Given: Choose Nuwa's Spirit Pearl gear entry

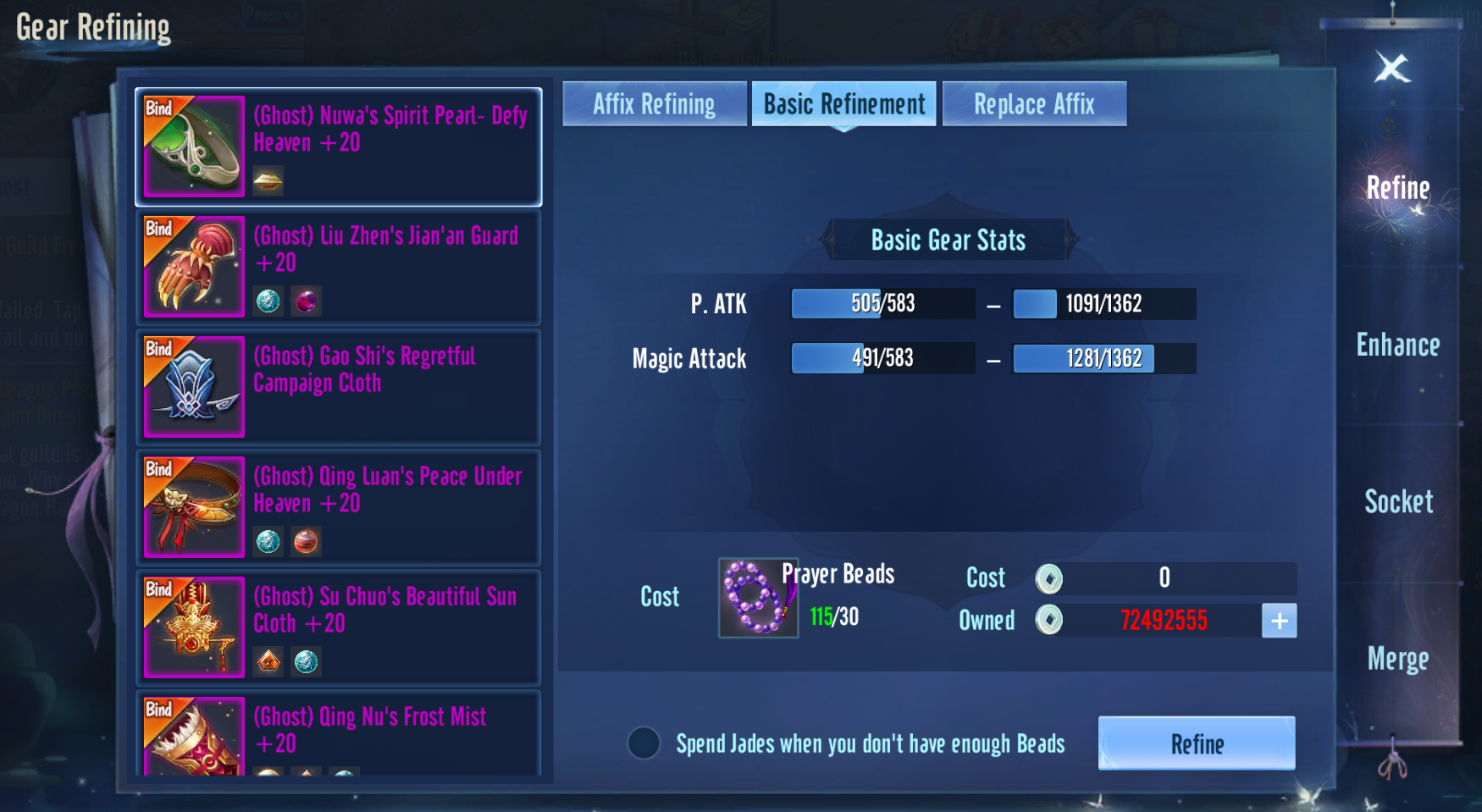Looking at the screenshot, I should [x=339, y=146].
